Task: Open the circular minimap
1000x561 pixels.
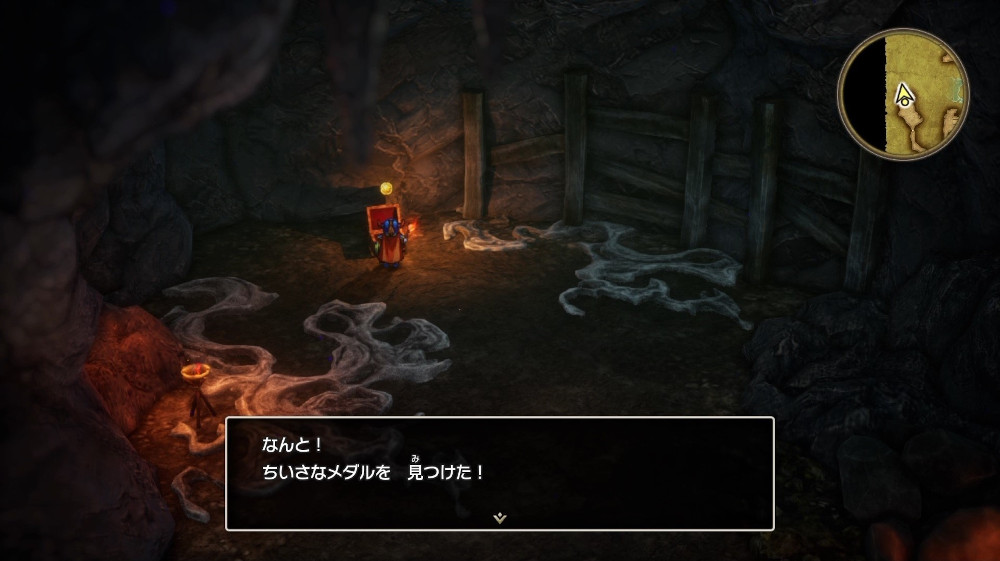Action: (x=903, y=93)
